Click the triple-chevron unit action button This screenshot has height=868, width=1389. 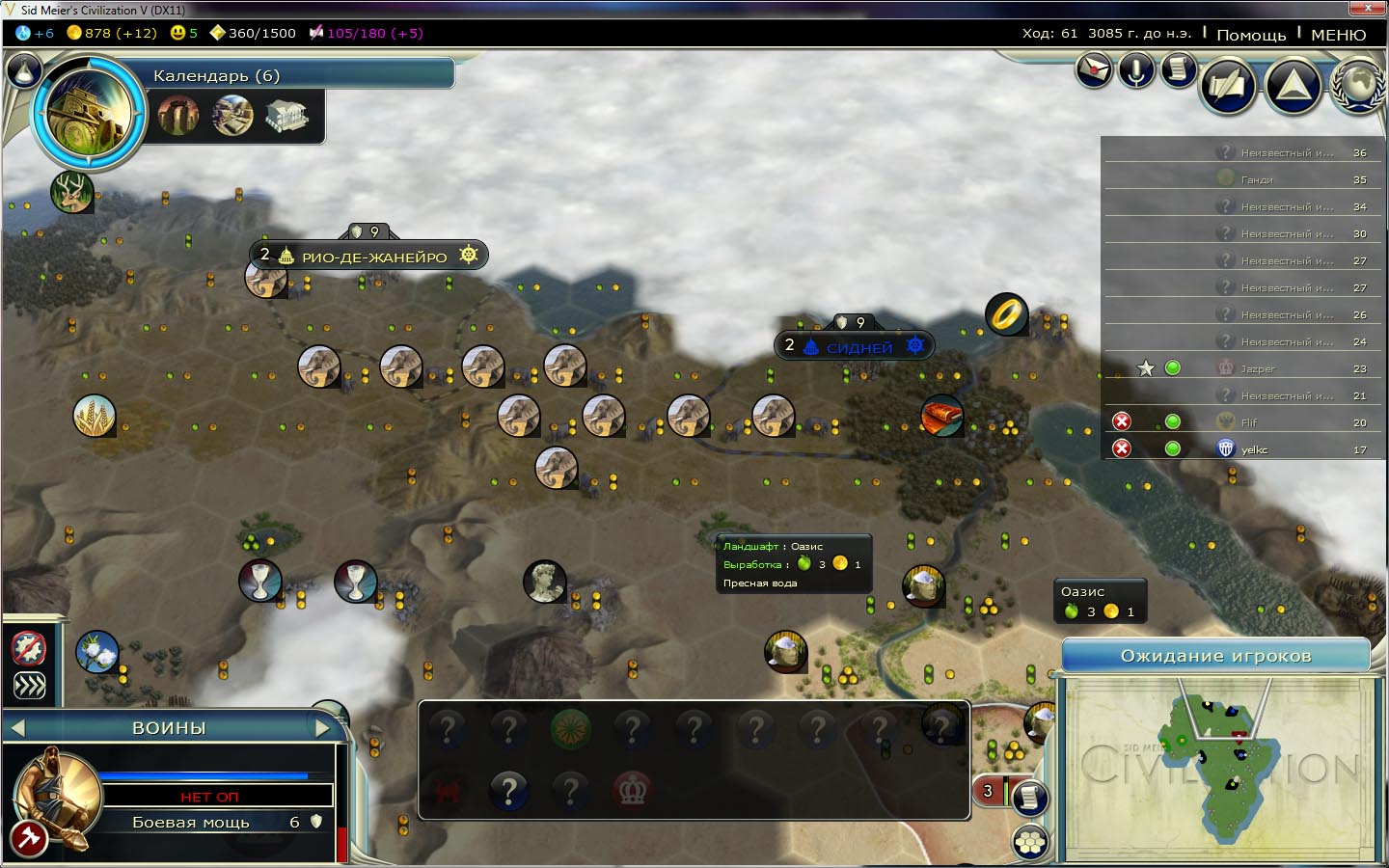coord(29,686)
